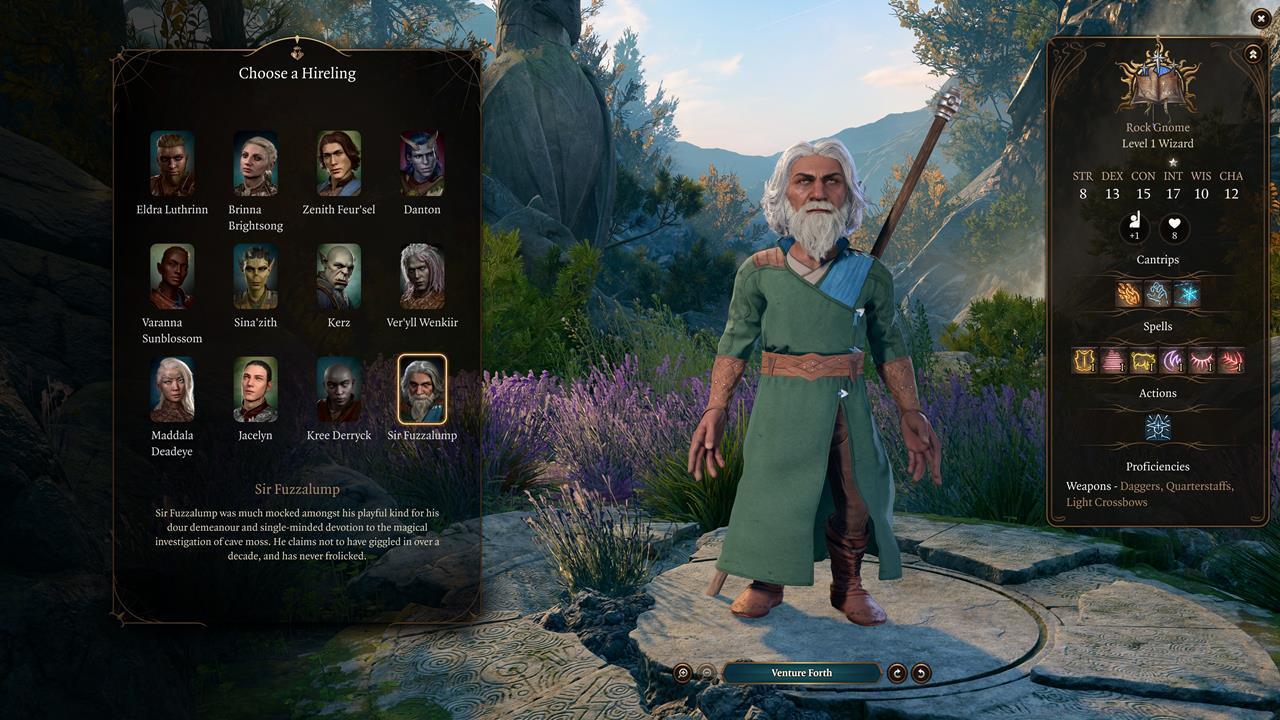
Task: Select hireling Jacelyn
Action: [x=255, y=389]
